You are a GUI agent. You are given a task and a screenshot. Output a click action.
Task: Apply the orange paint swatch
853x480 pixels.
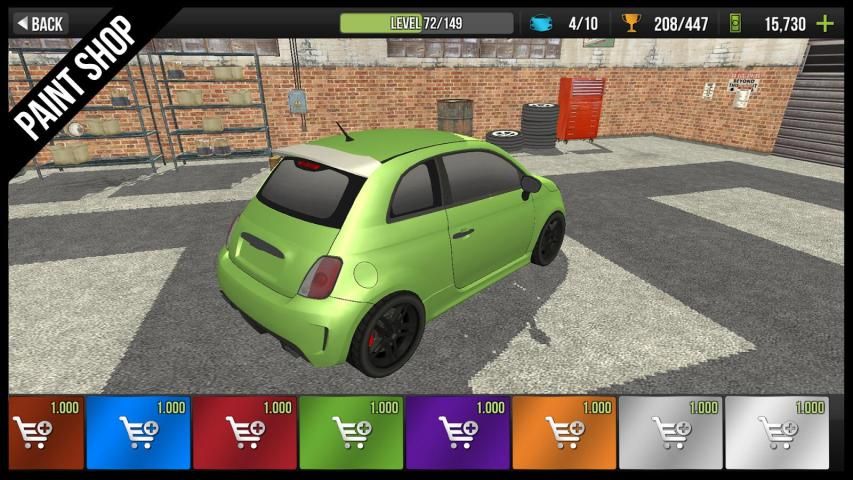[x=563, y=433]
